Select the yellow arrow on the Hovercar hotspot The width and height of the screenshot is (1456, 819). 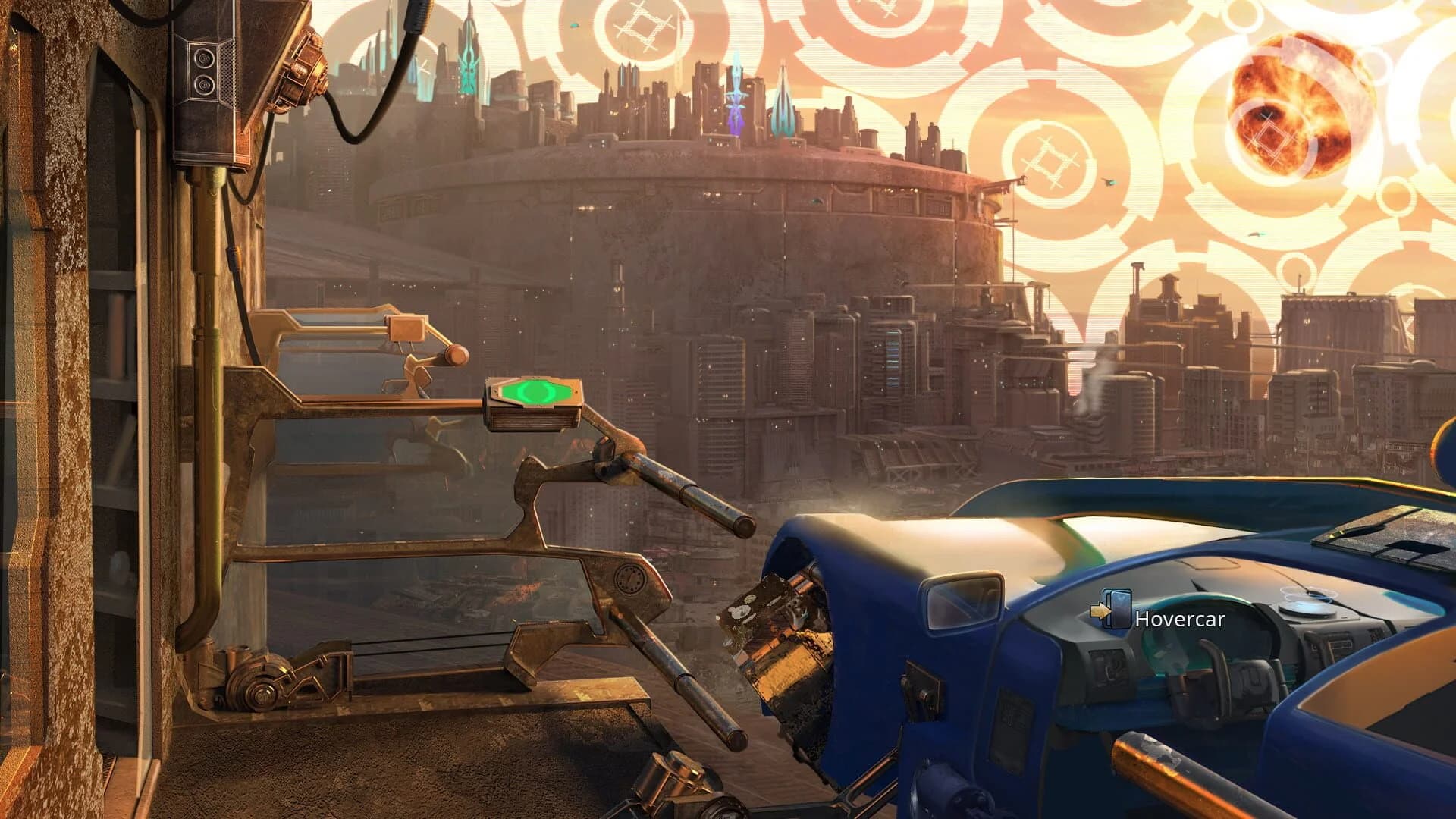[x=1101, y=611]
